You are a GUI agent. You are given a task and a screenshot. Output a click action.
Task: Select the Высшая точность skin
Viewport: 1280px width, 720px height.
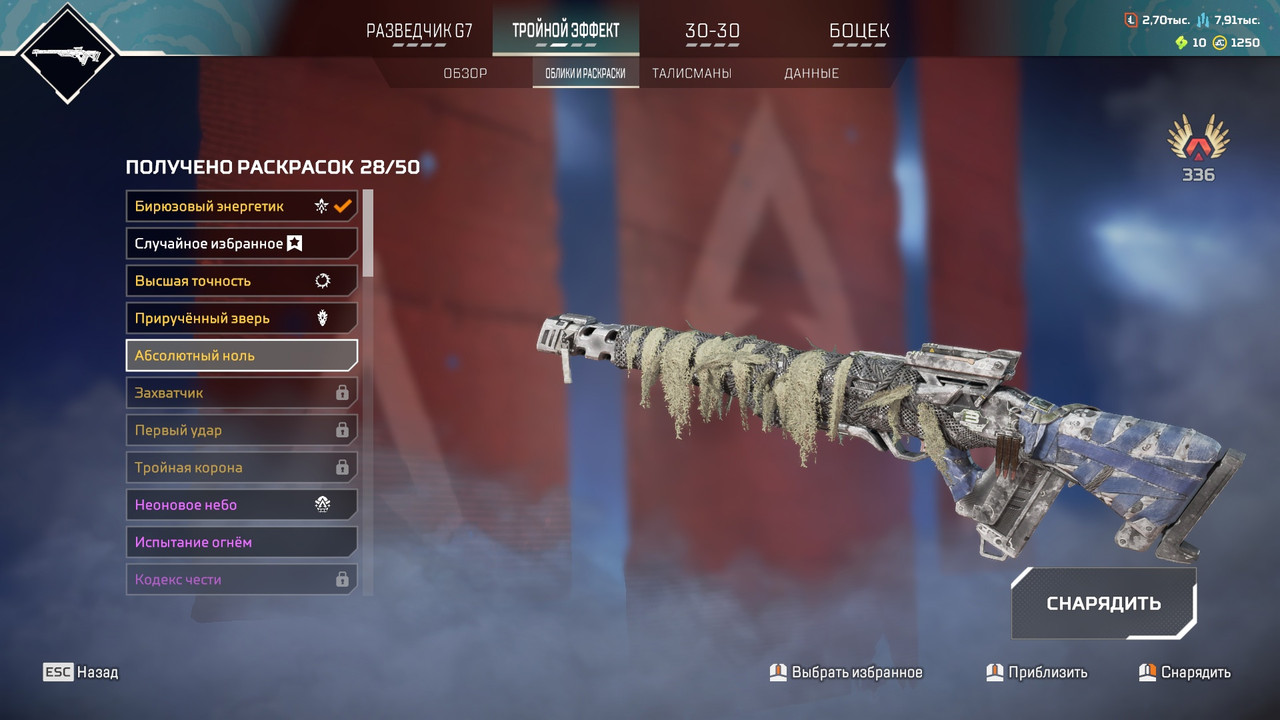tap(241, 281)
